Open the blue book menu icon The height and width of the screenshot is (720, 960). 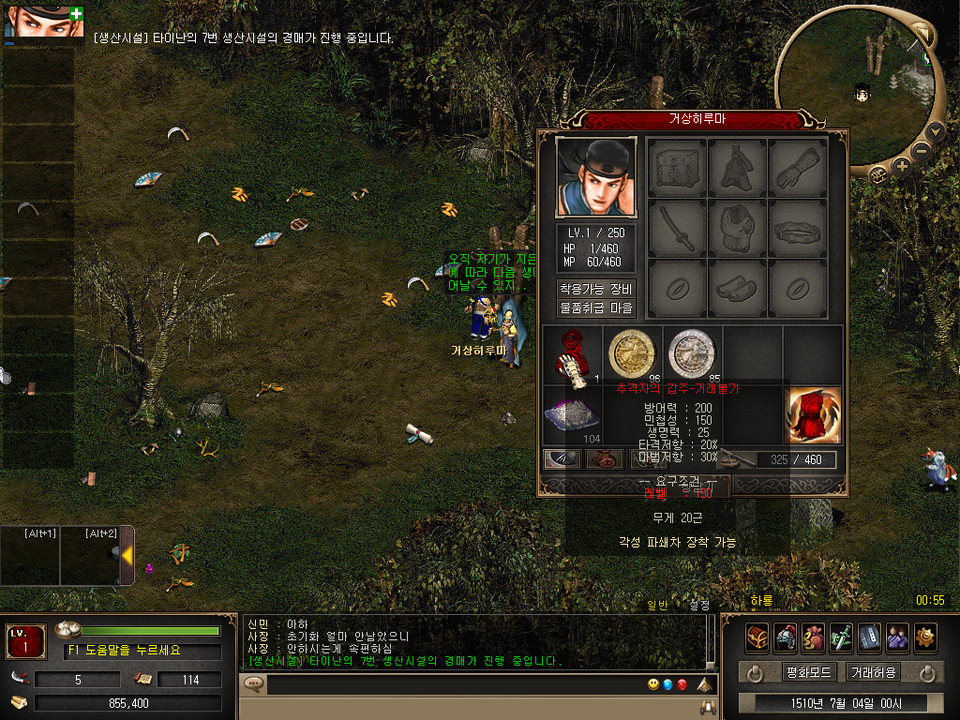869,636
